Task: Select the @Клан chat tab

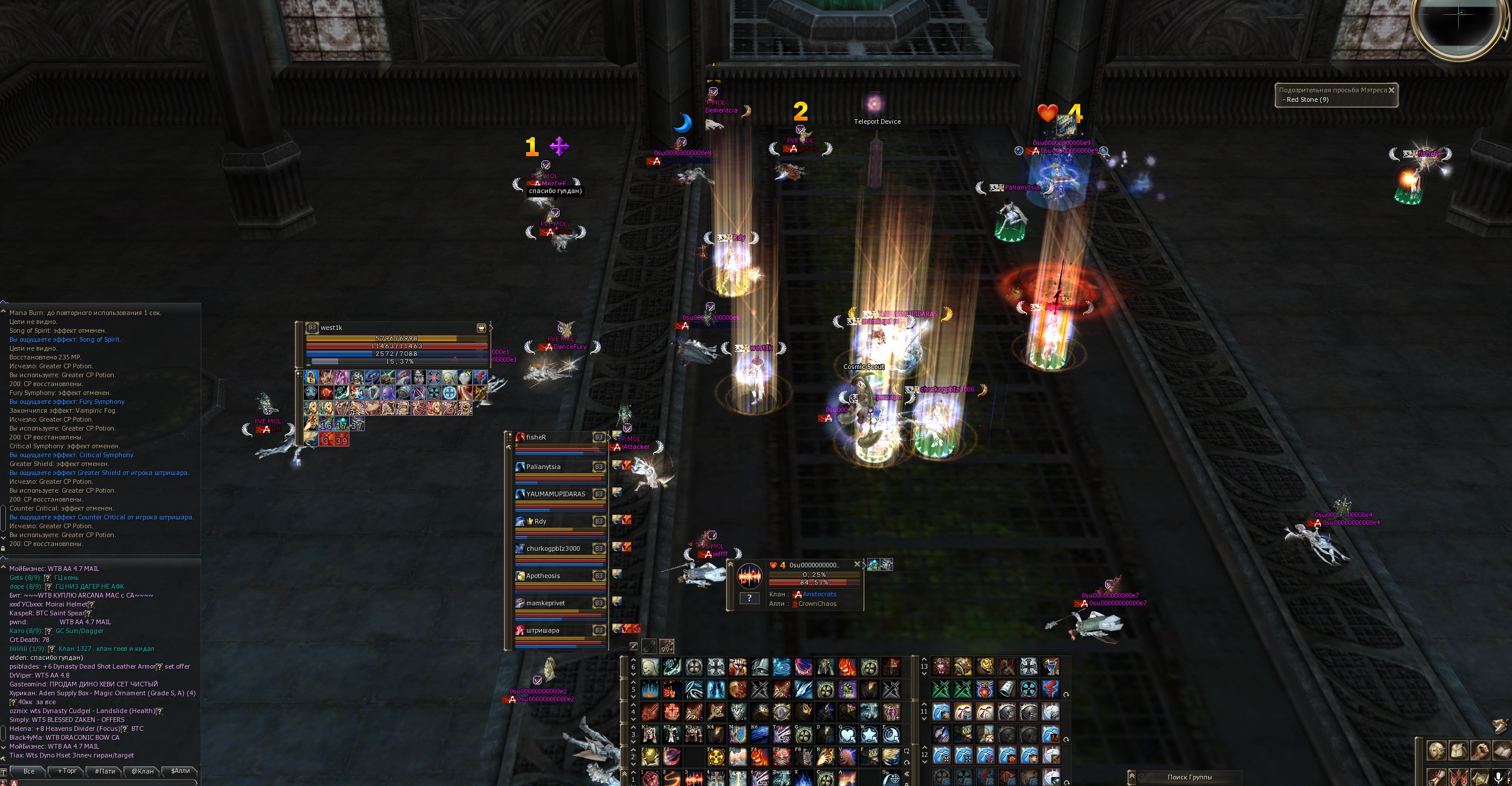Action: coord(142,771)
